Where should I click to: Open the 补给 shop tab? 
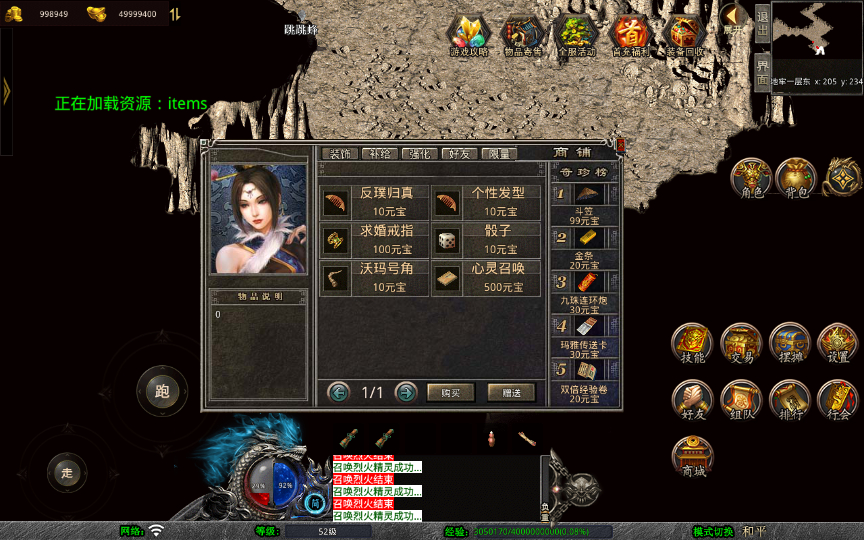tap(379, 154)
